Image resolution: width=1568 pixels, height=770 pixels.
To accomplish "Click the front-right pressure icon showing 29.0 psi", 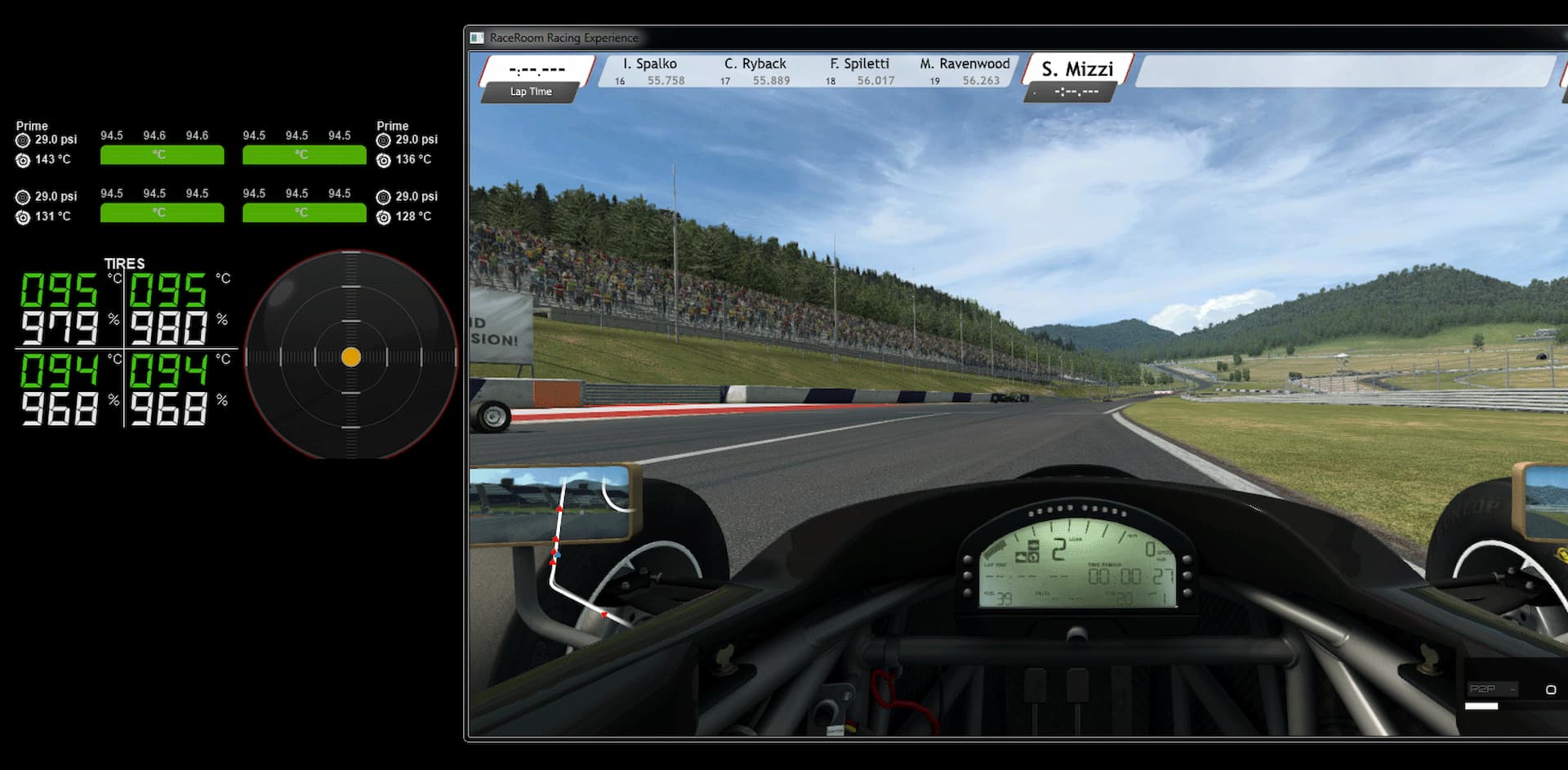I will (x=384, y=140).
